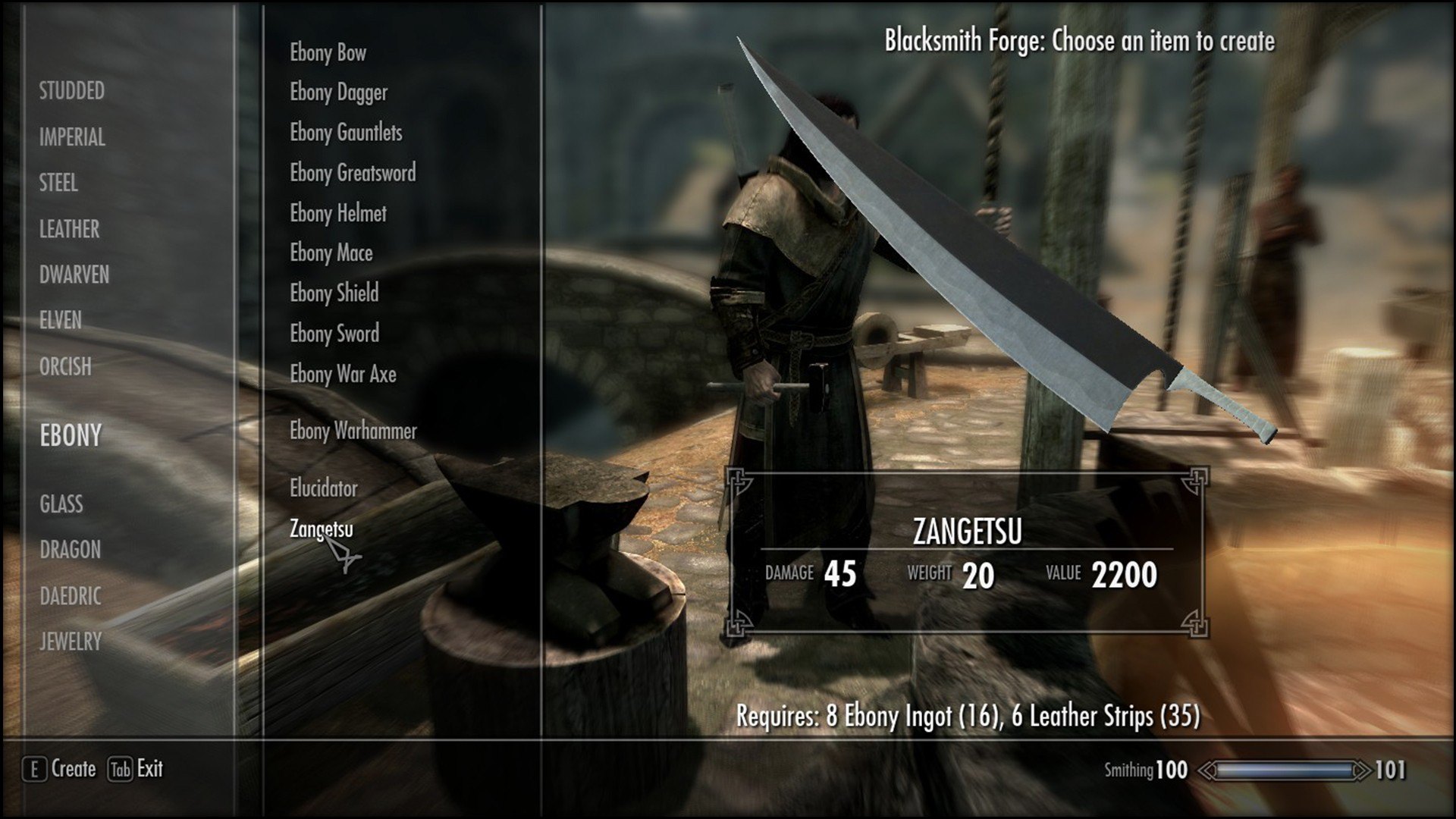Pick the Ebony Greatsword entry
Image resolution: width=1456 pixels, height=819 pixels.
click(x=353, y=173)
